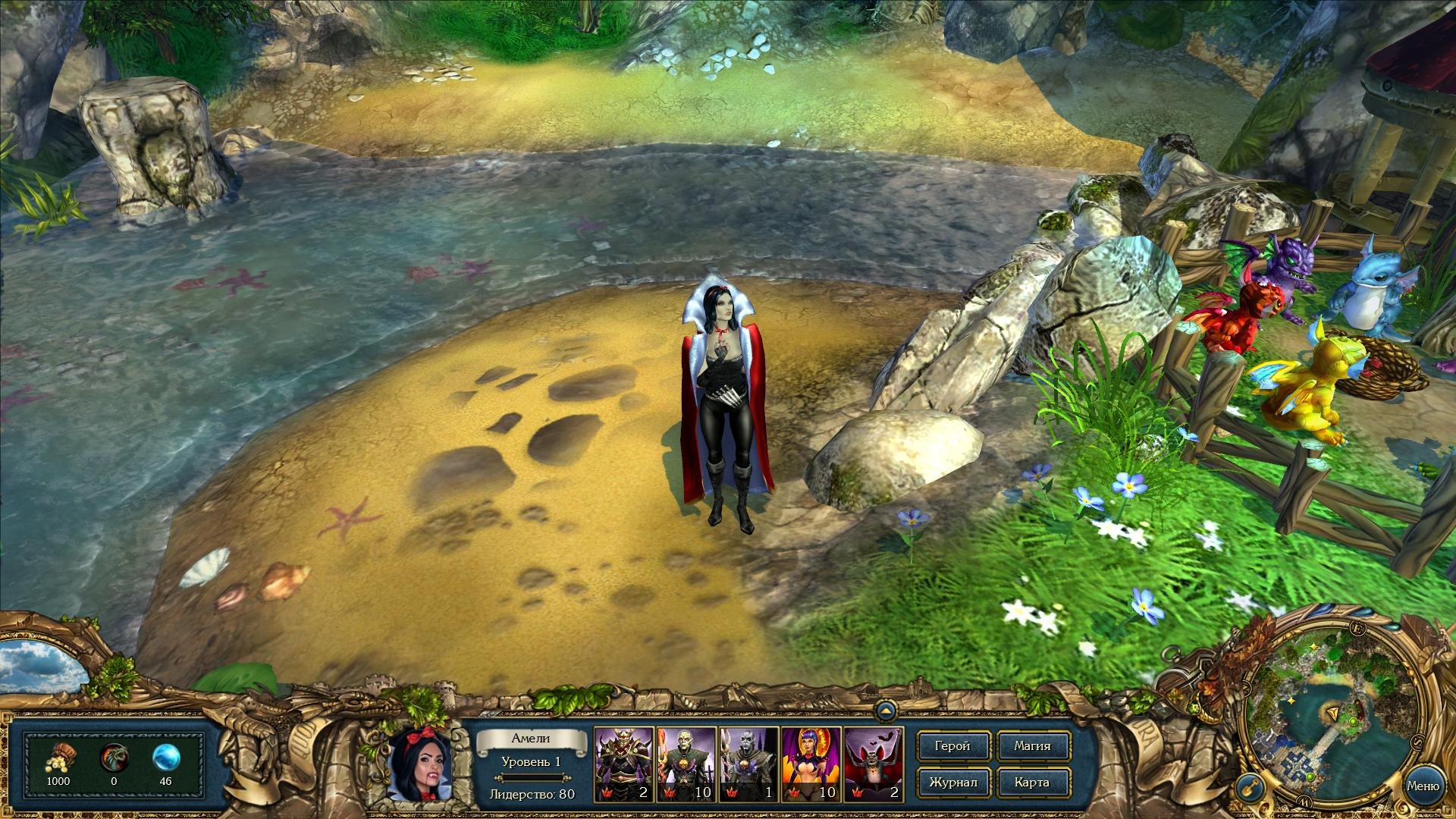Expand the panel with the up arrow

point(885,711)
